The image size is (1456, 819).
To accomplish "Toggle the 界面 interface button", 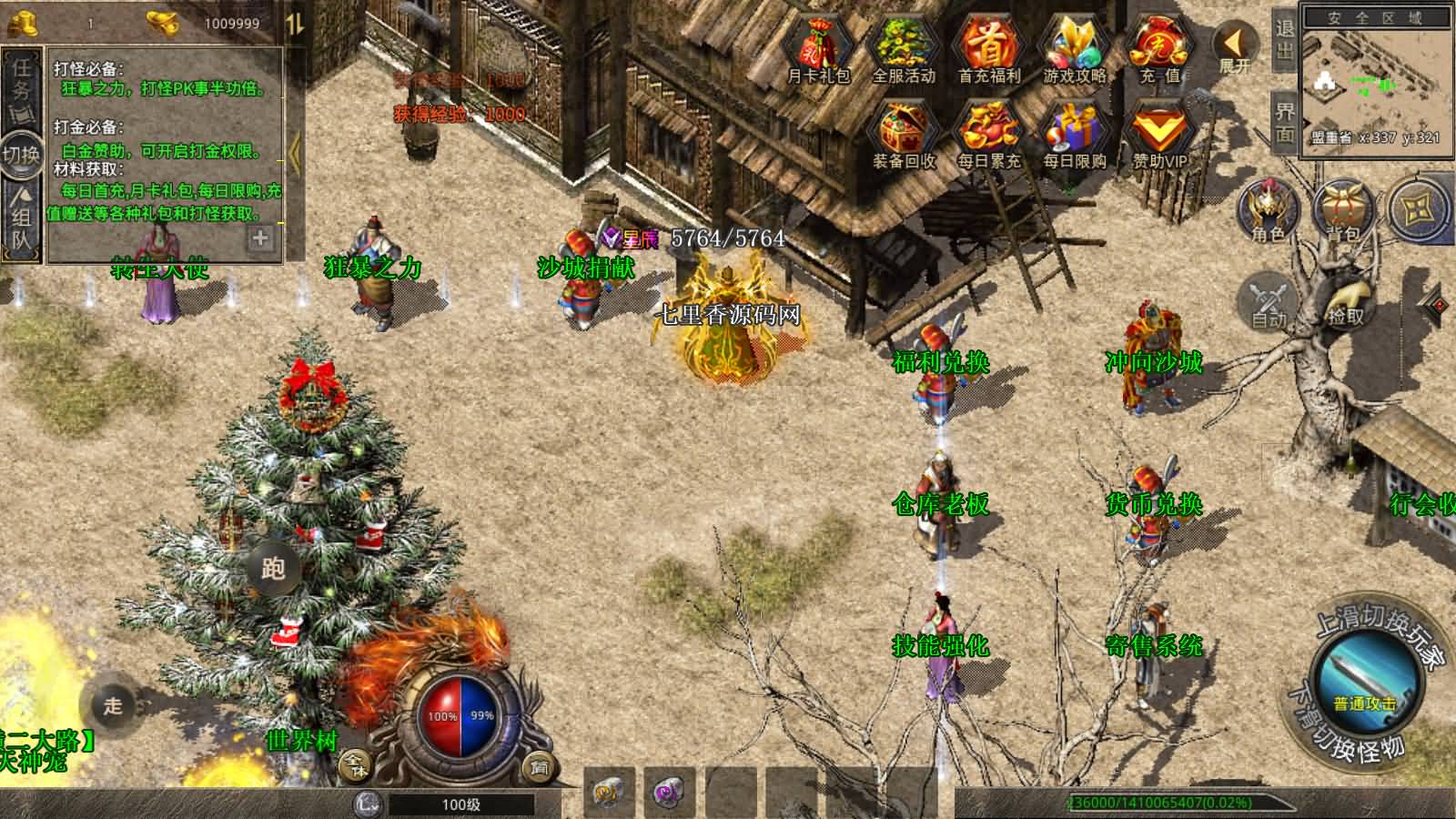I will [x=1284, y=122].
